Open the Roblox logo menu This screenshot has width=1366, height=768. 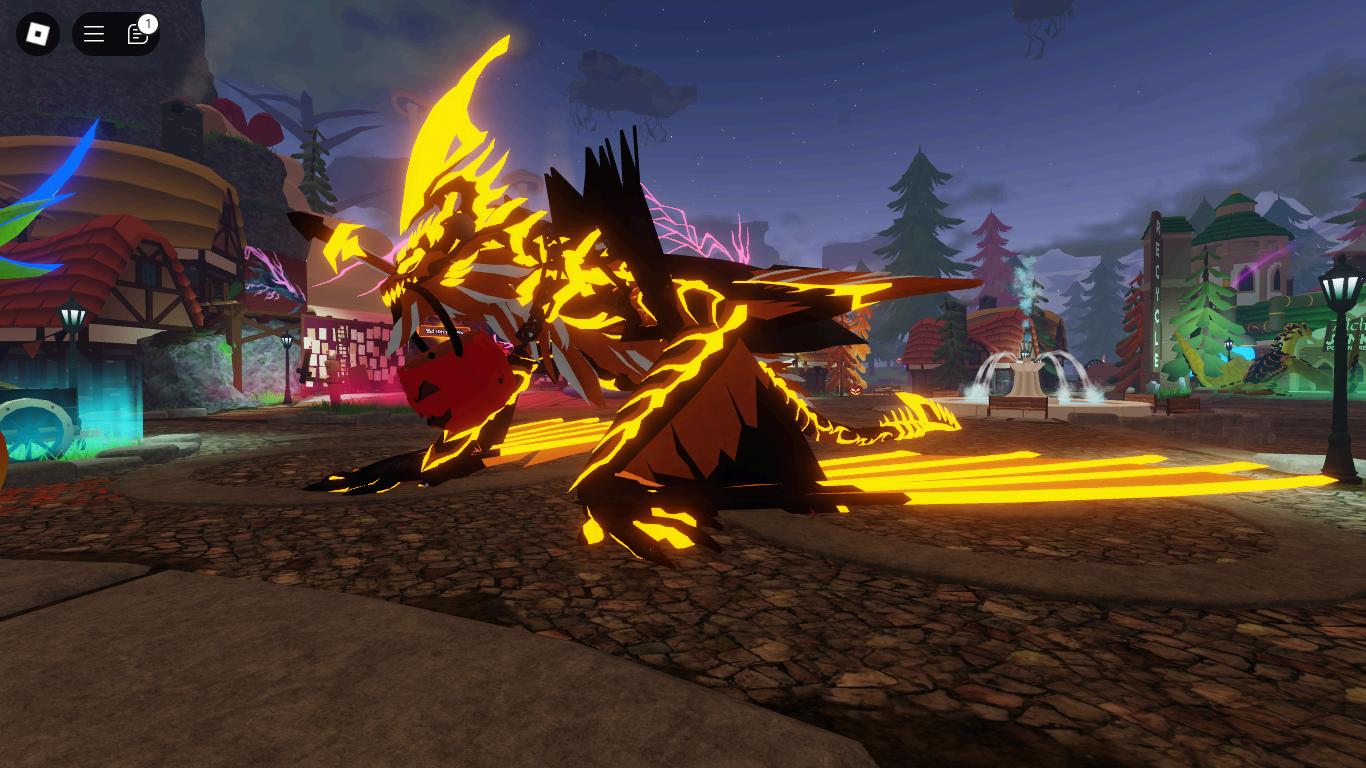[38, 34]
